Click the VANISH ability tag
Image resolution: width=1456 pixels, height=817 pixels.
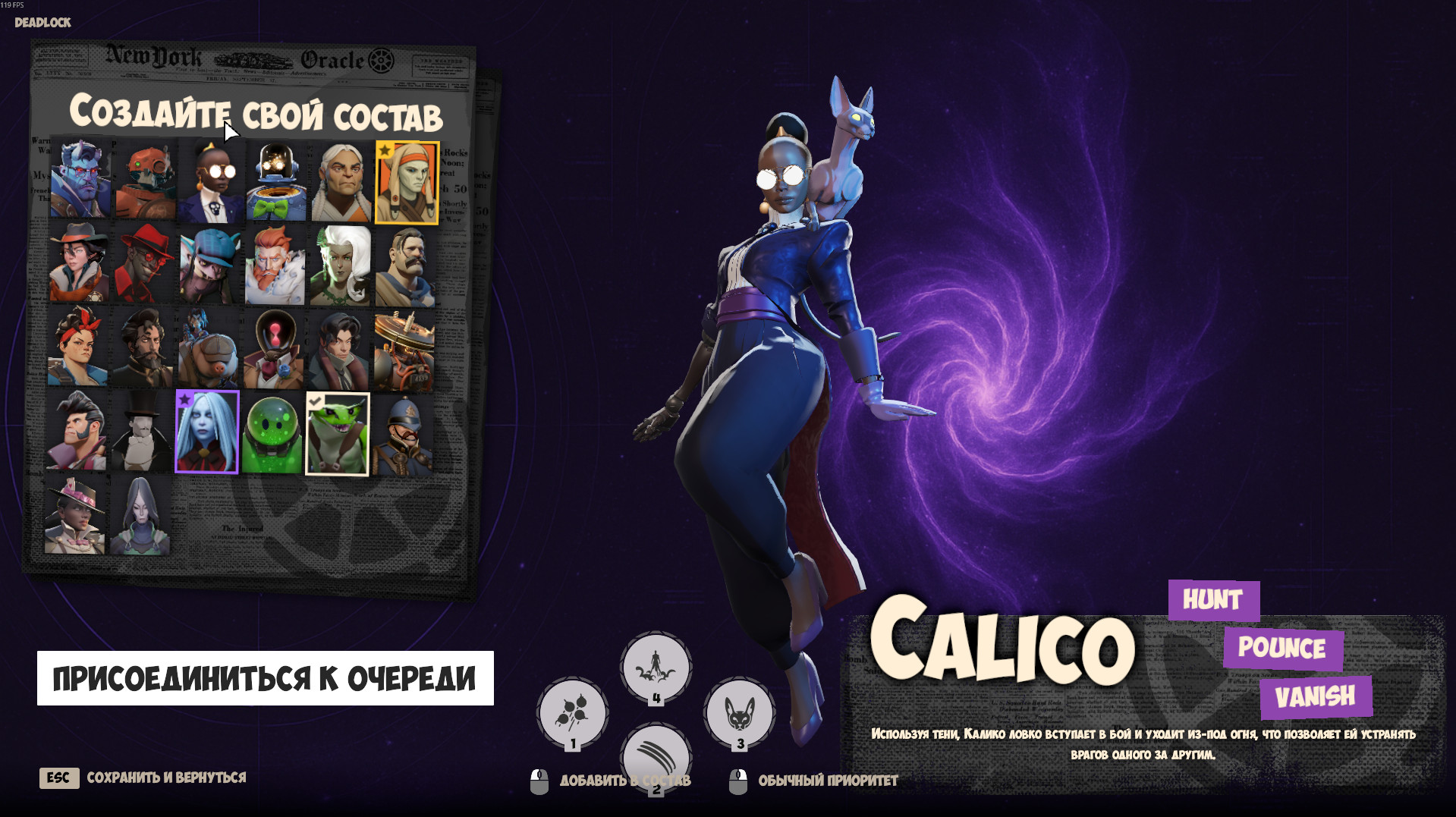point(1316,694)
